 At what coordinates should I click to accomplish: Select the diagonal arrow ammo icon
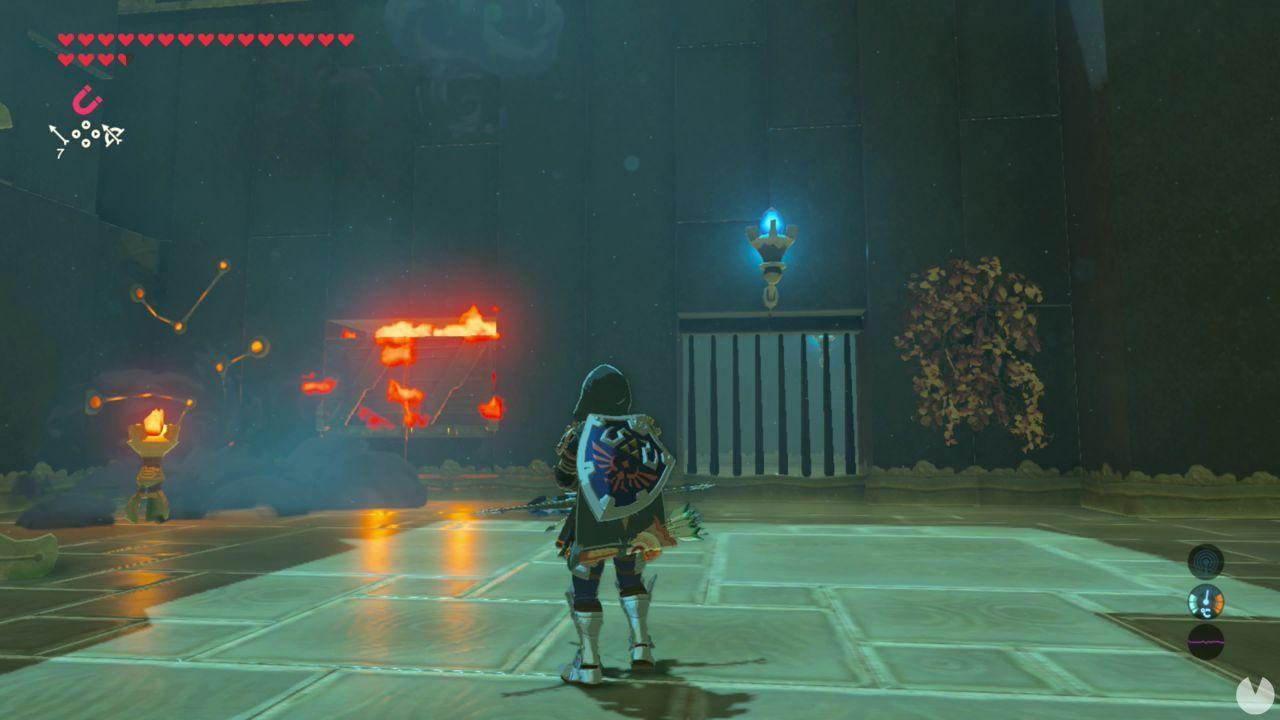tap(57, 133)
